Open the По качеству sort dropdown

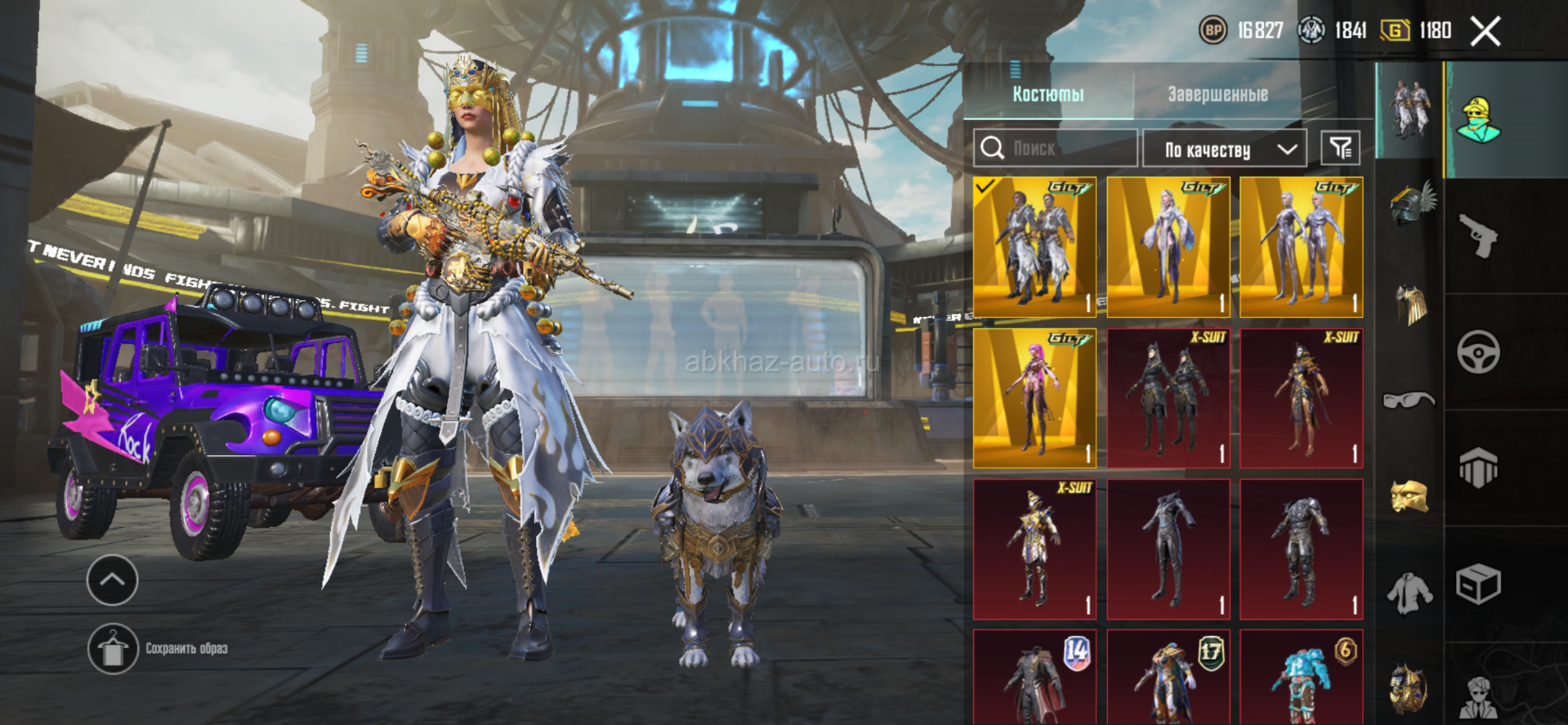coord(1224,149)
